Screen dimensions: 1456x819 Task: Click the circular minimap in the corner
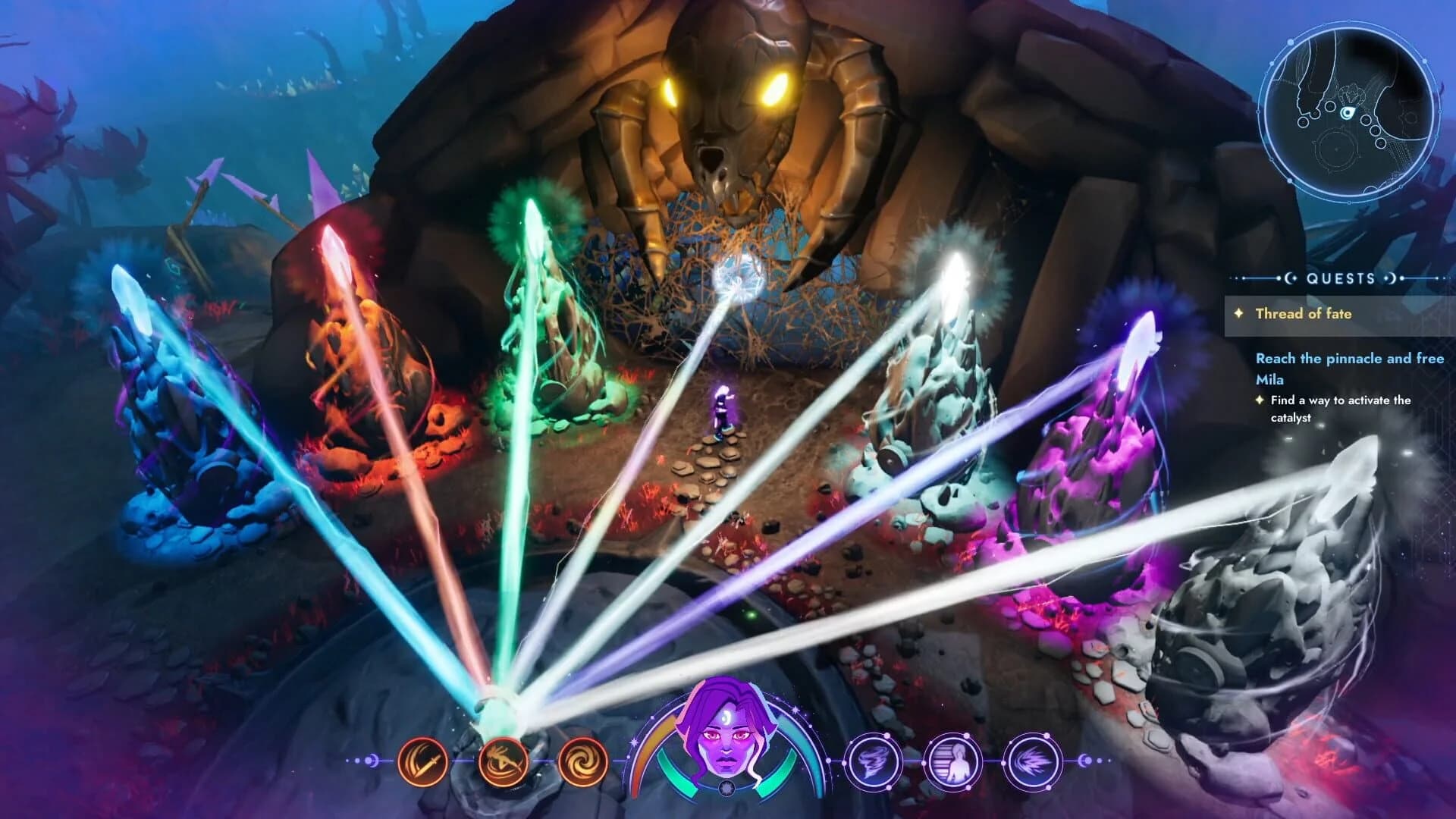click(x=1351, y=114)
